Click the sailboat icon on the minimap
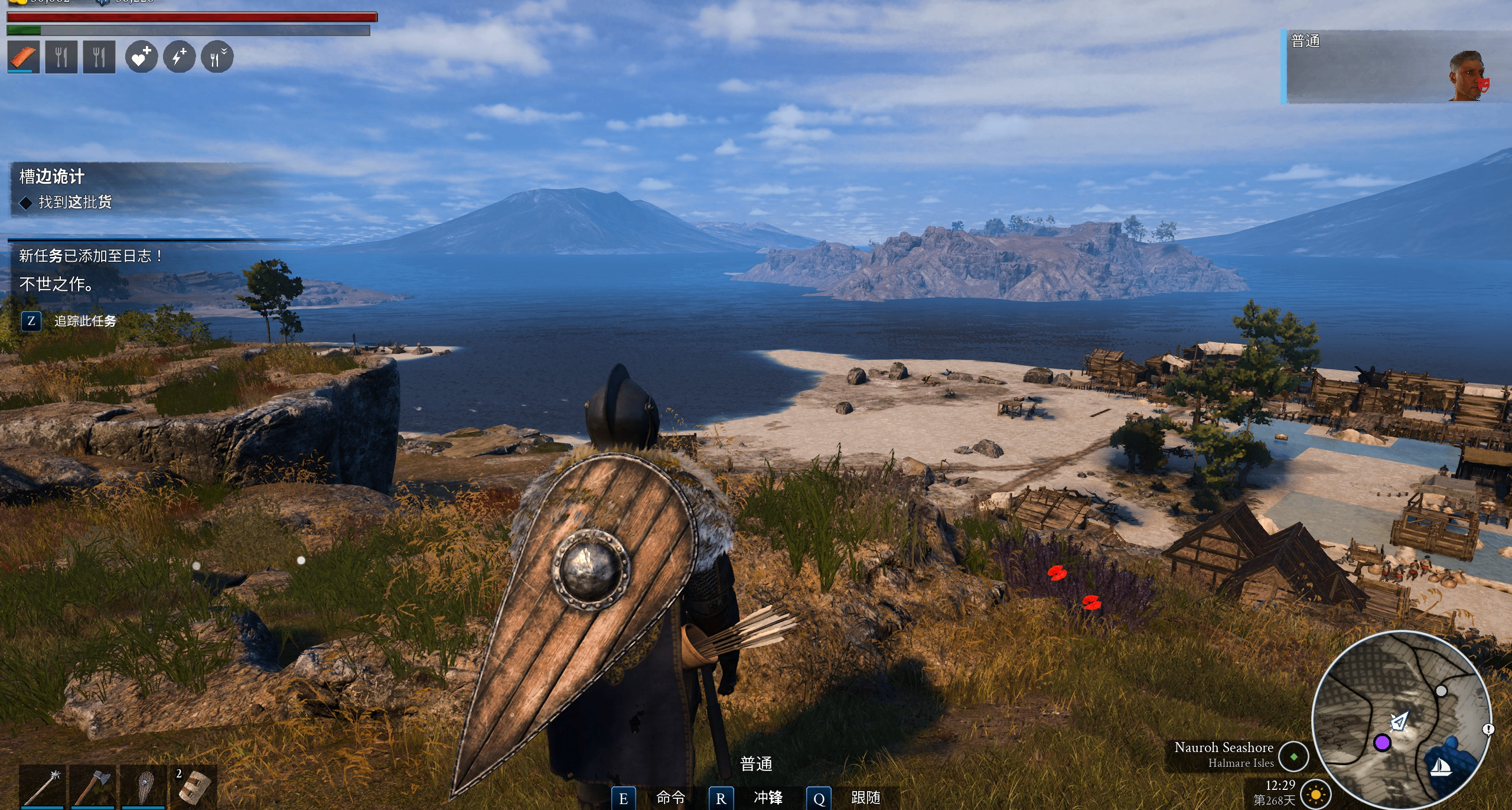 1441,767
